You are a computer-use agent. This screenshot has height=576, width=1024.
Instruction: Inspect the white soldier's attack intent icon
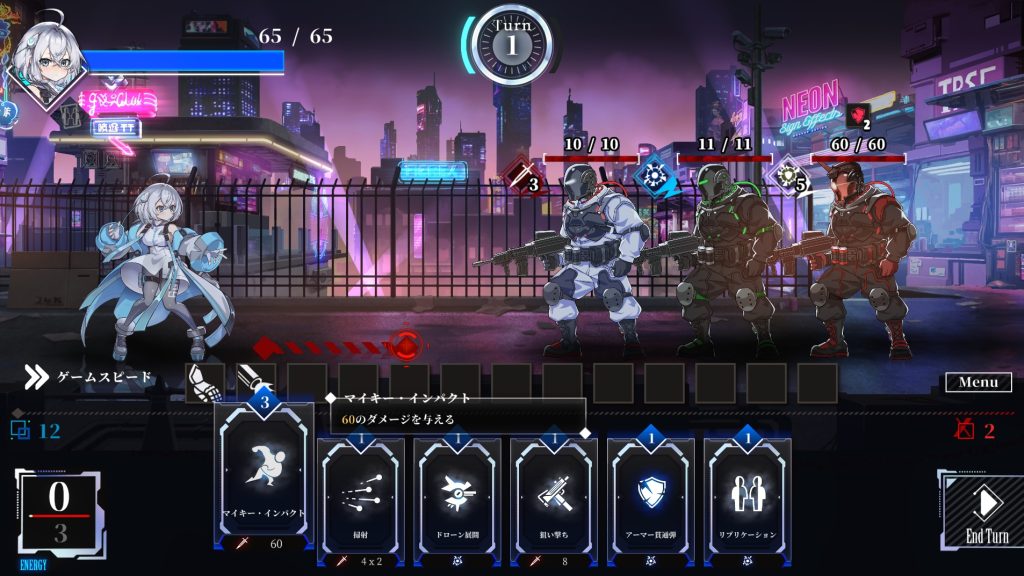pos(520,176)
